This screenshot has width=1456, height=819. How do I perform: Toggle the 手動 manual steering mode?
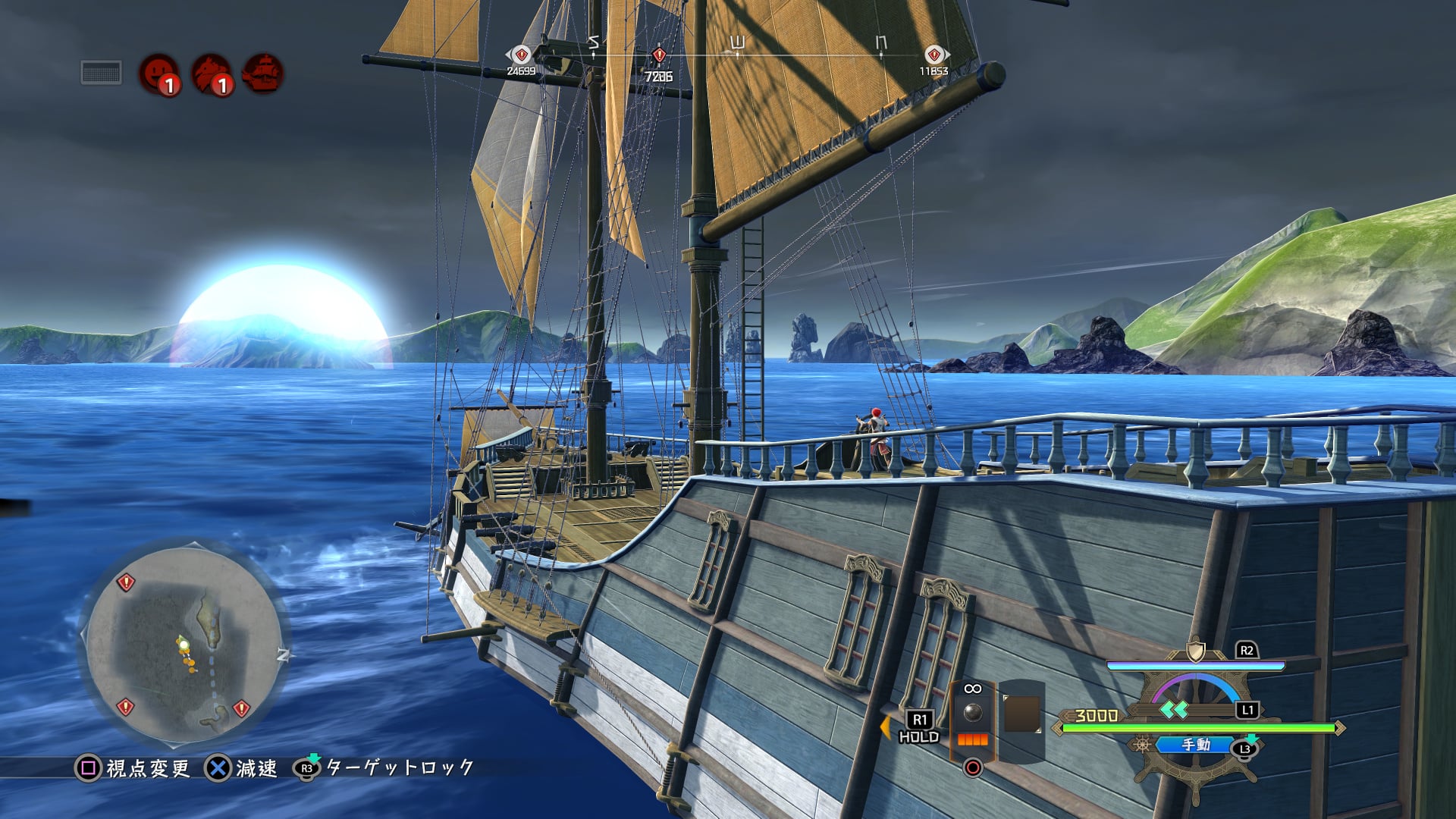[1196, 745]
